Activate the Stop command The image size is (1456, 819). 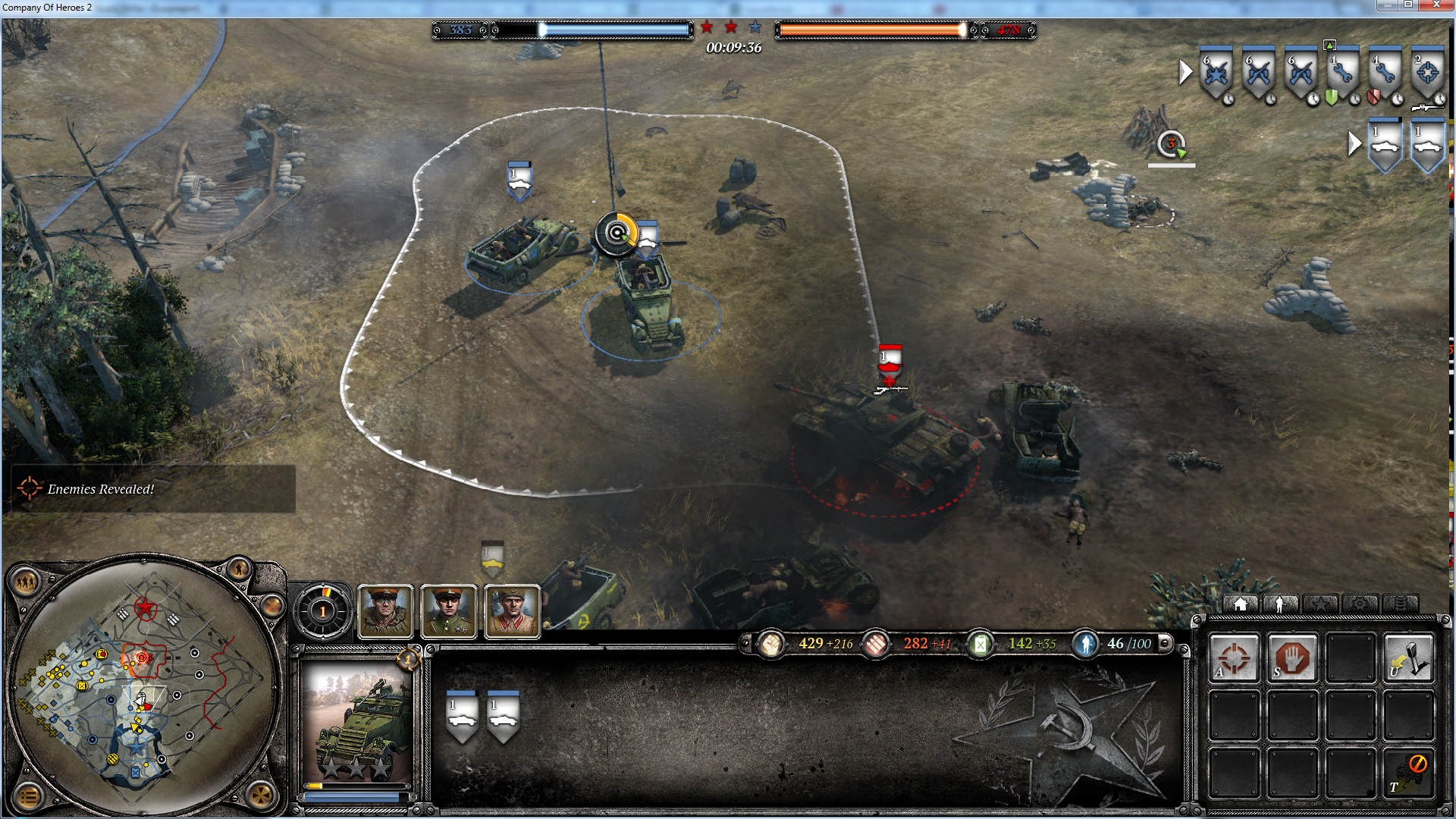point(1292,658)
